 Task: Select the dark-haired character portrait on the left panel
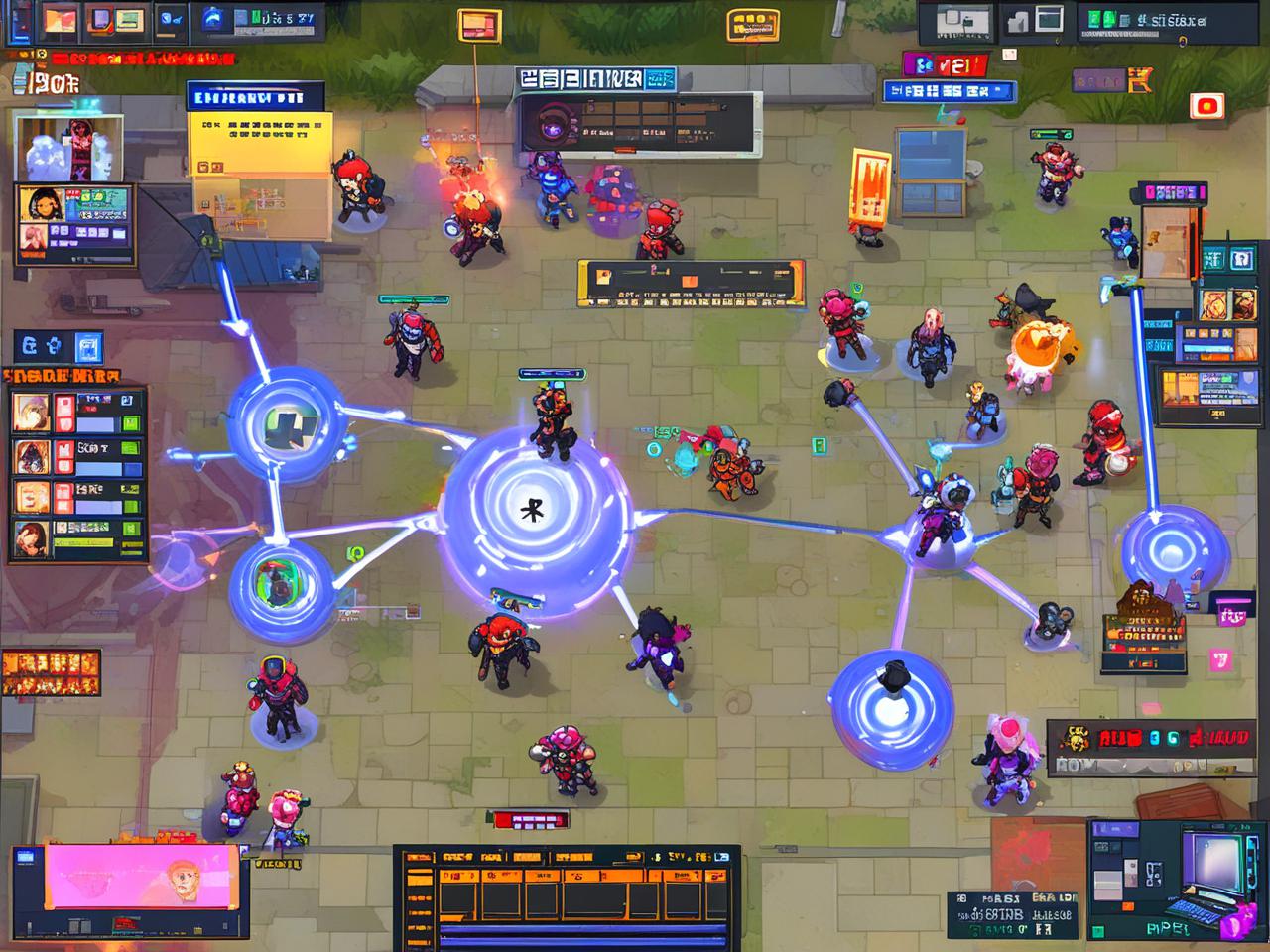pyautogui.click(x=41, y=203)
